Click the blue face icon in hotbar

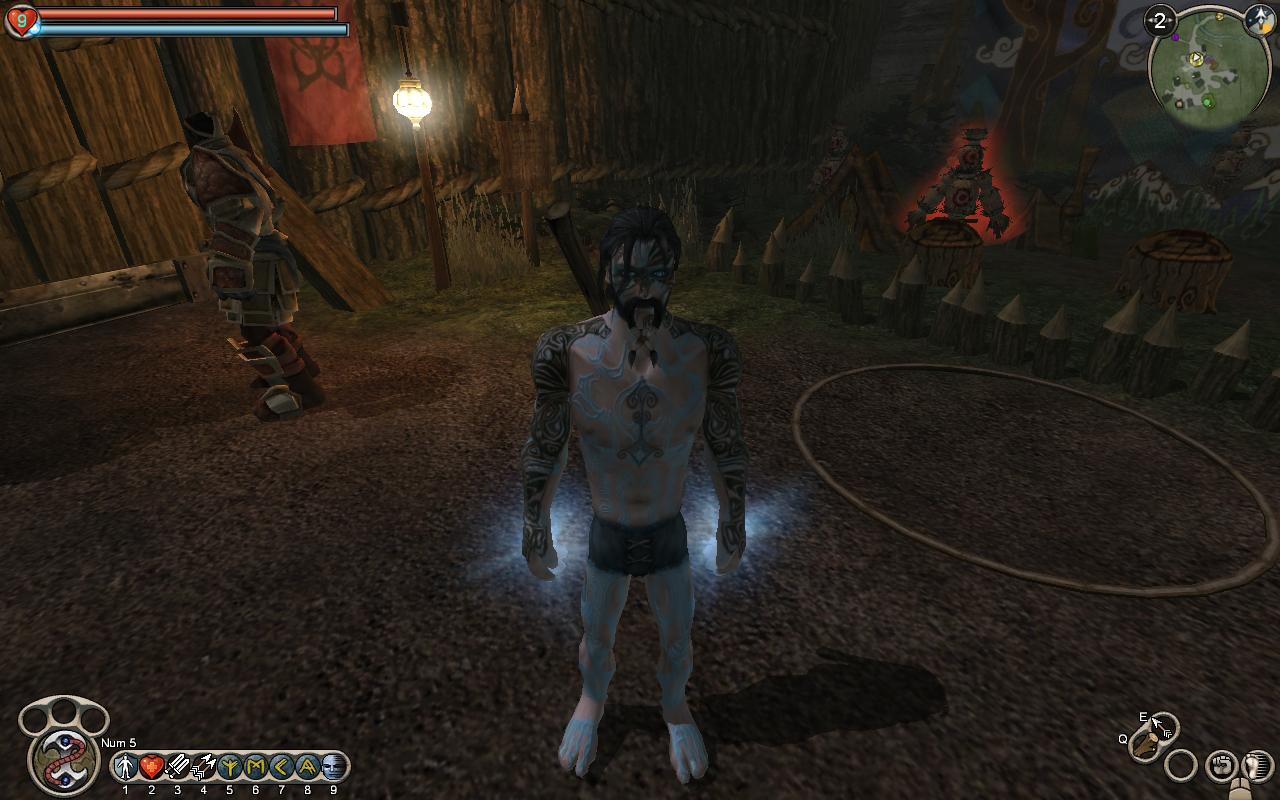pyautogui.click(x=333, y=767)
